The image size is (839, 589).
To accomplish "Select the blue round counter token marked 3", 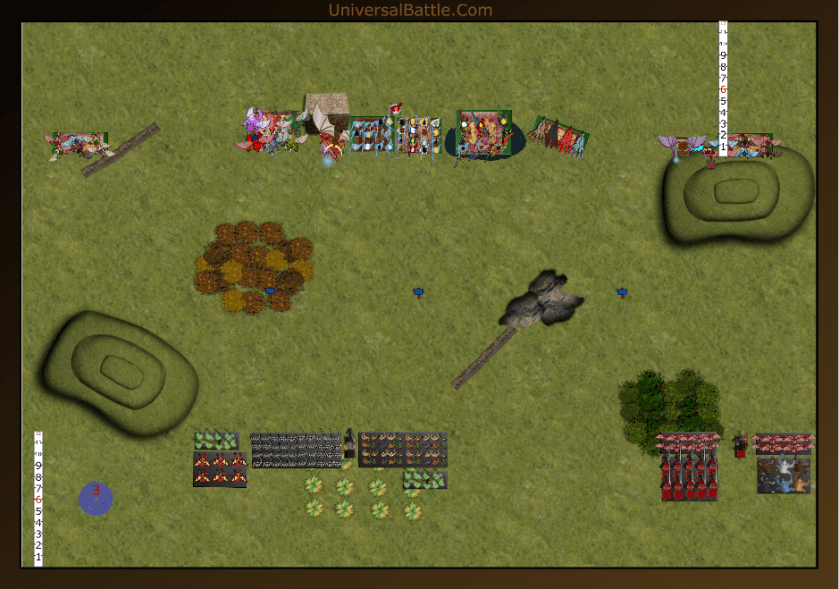I will point(96,498).
